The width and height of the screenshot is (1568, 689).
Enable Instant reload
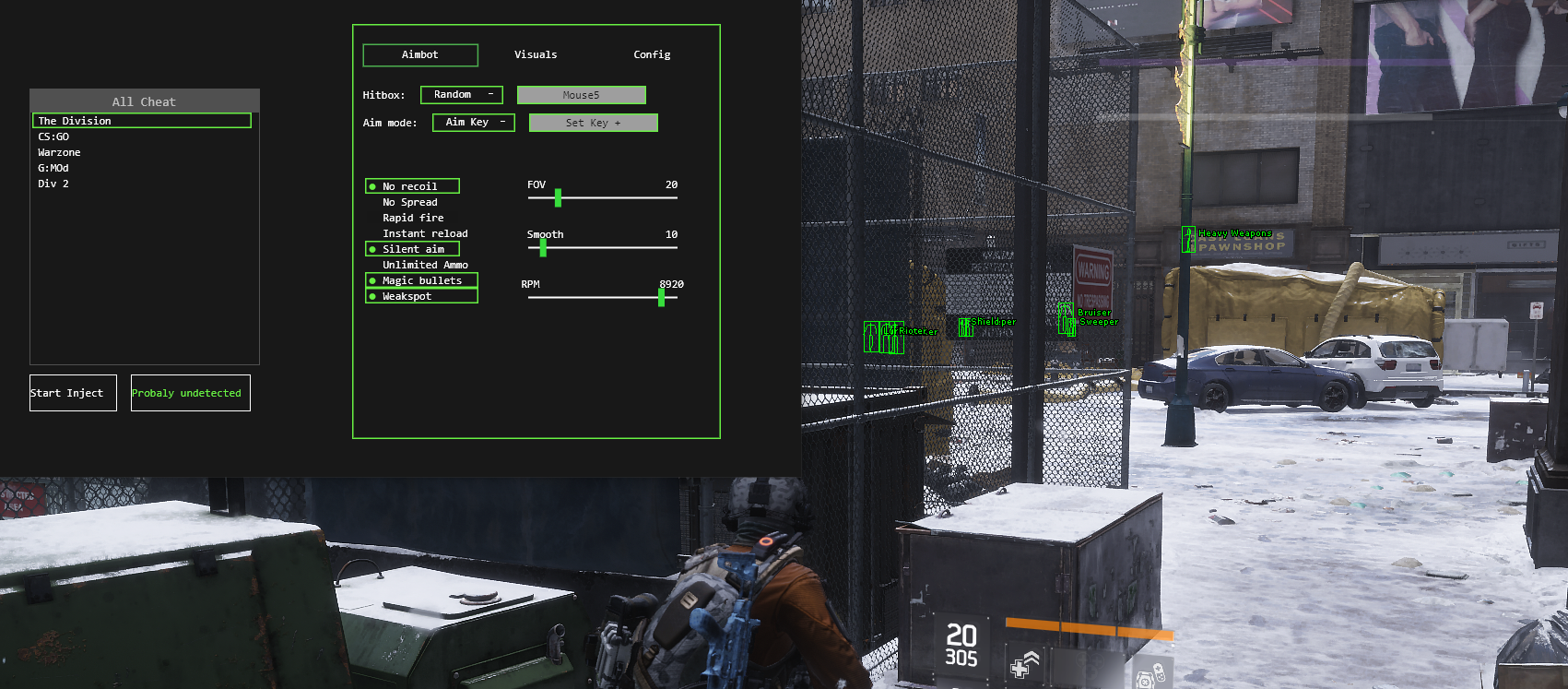click(x=424, y=233)
